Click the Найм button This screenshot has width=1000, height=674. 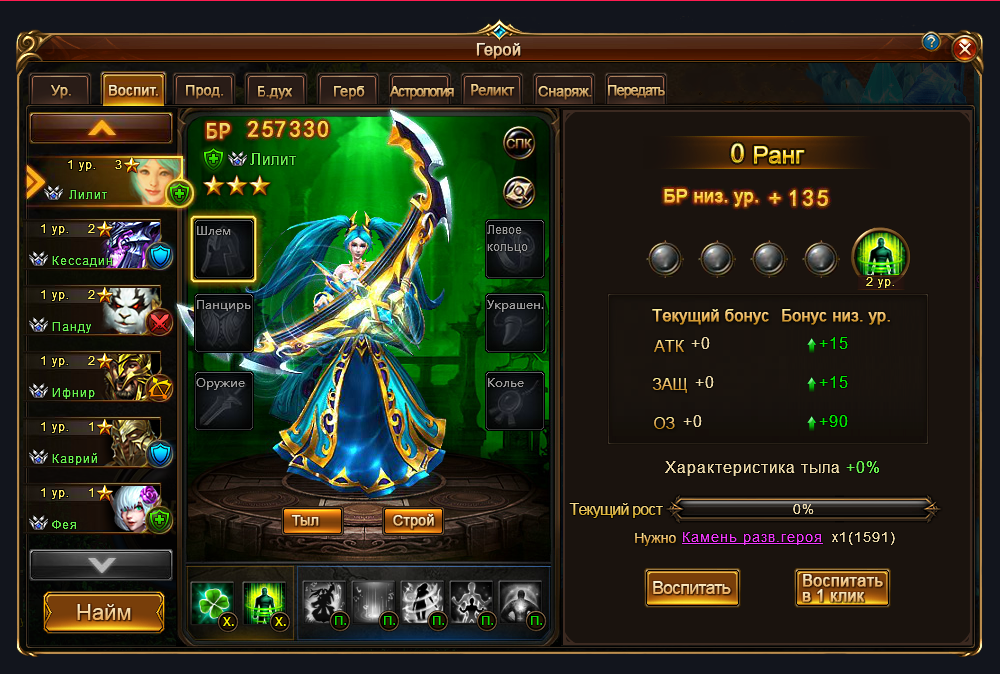click(104, 612)
